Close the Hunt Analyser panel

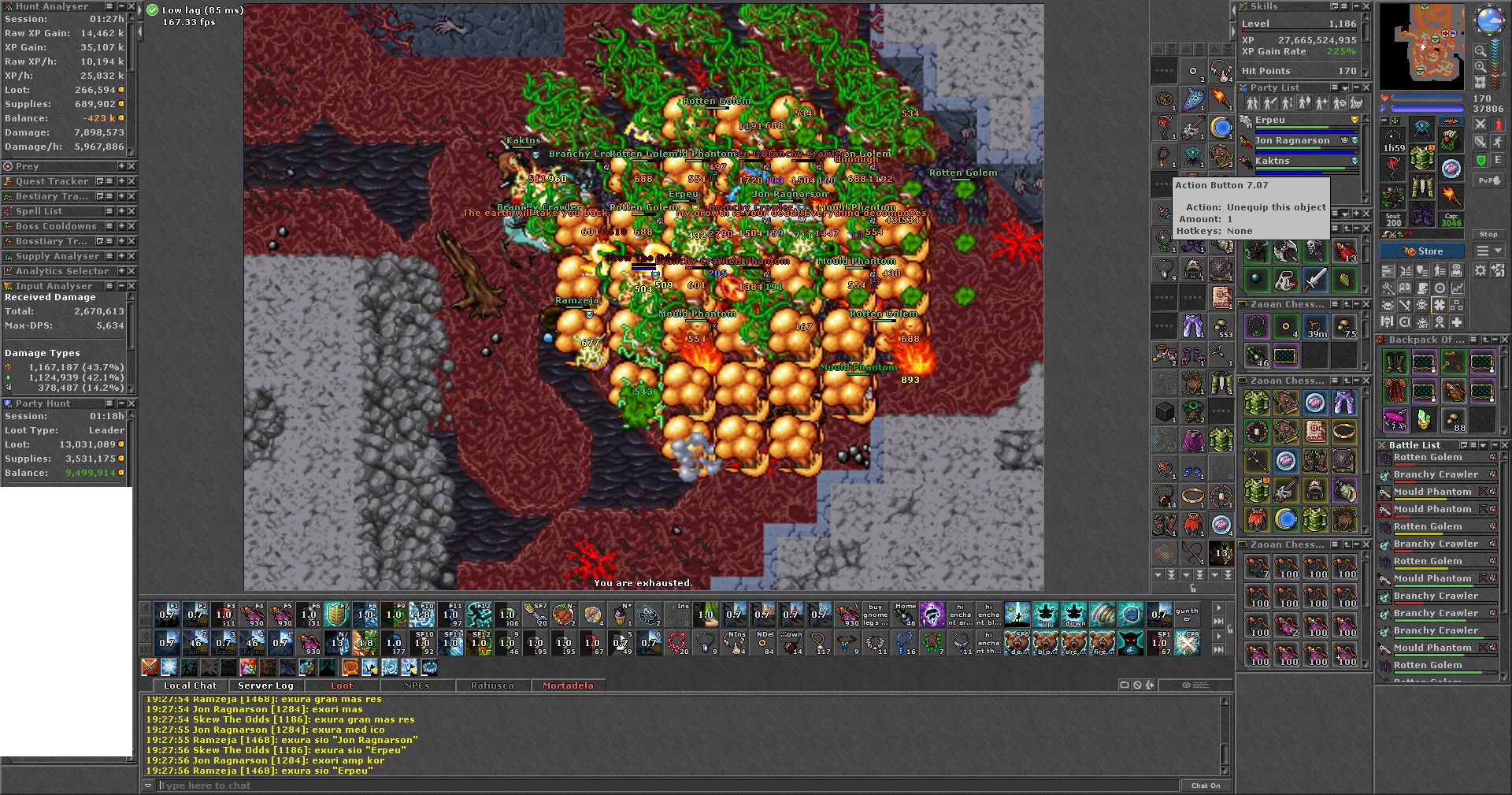point(132,6)
